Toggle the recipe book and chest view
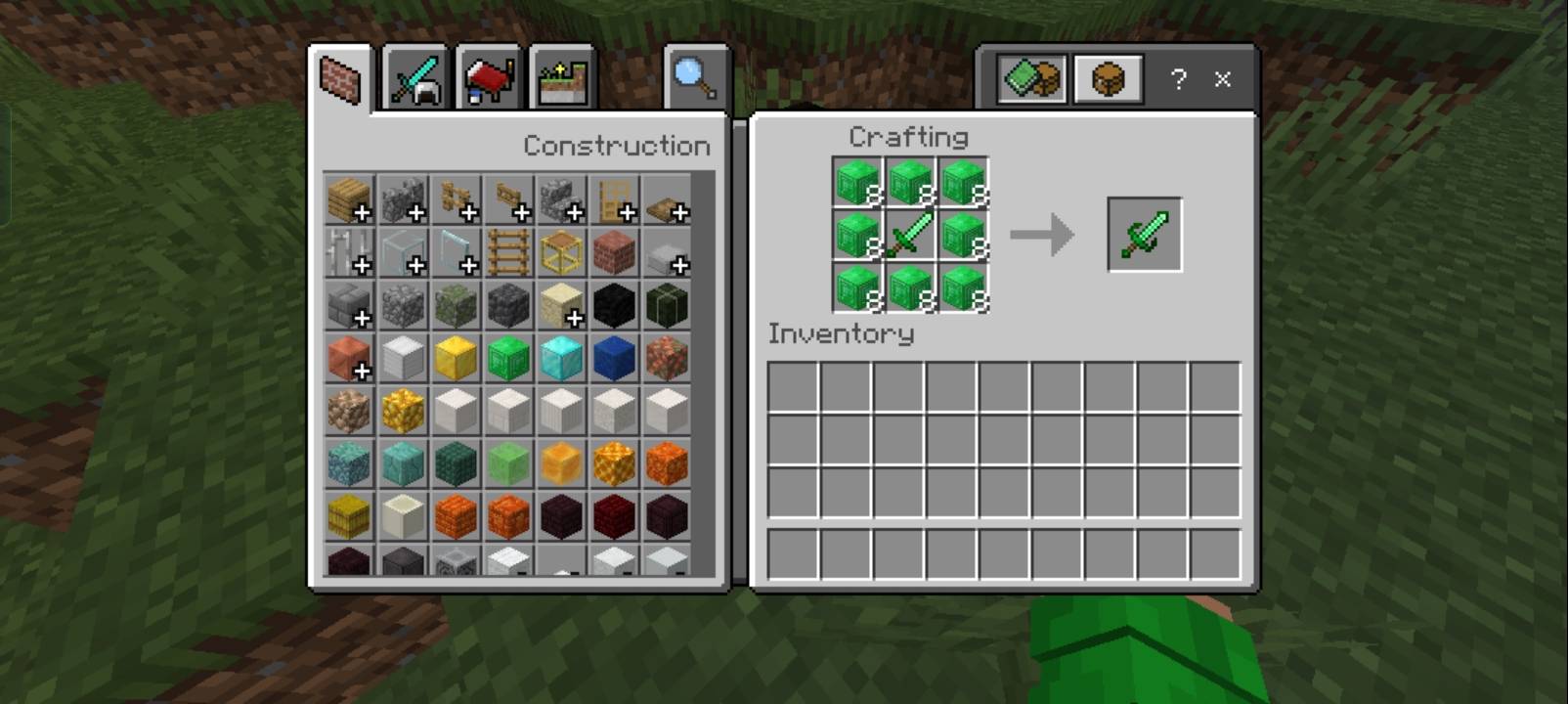Screen dimensions: 1568x704 [1031, 79]
